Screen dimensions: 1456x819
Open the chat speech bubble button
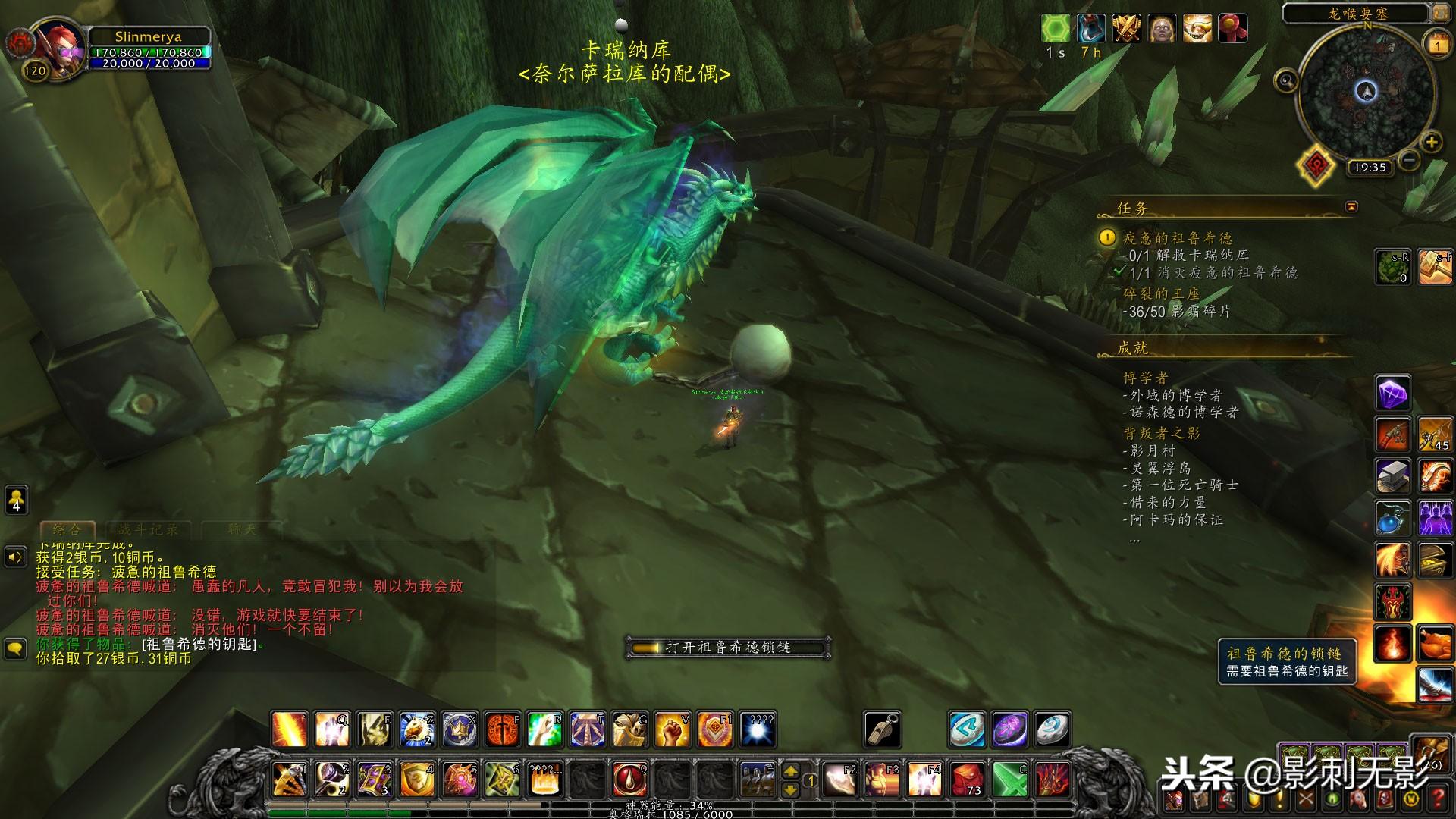point(15,648)
